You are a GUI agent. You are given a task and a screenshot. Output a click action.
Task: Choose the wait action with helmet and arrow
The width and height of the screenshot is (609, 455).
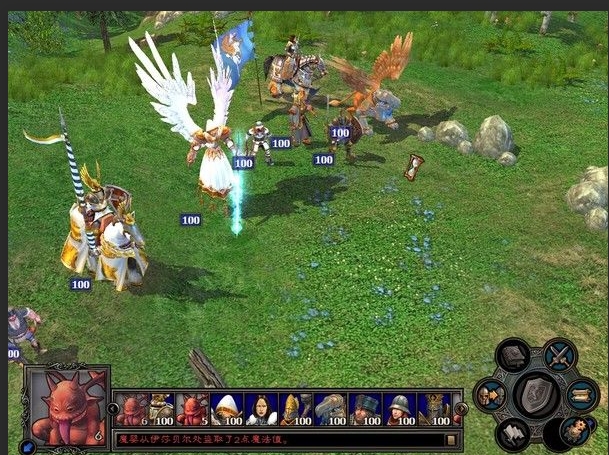pyautogui.click(x=490, y=396)
